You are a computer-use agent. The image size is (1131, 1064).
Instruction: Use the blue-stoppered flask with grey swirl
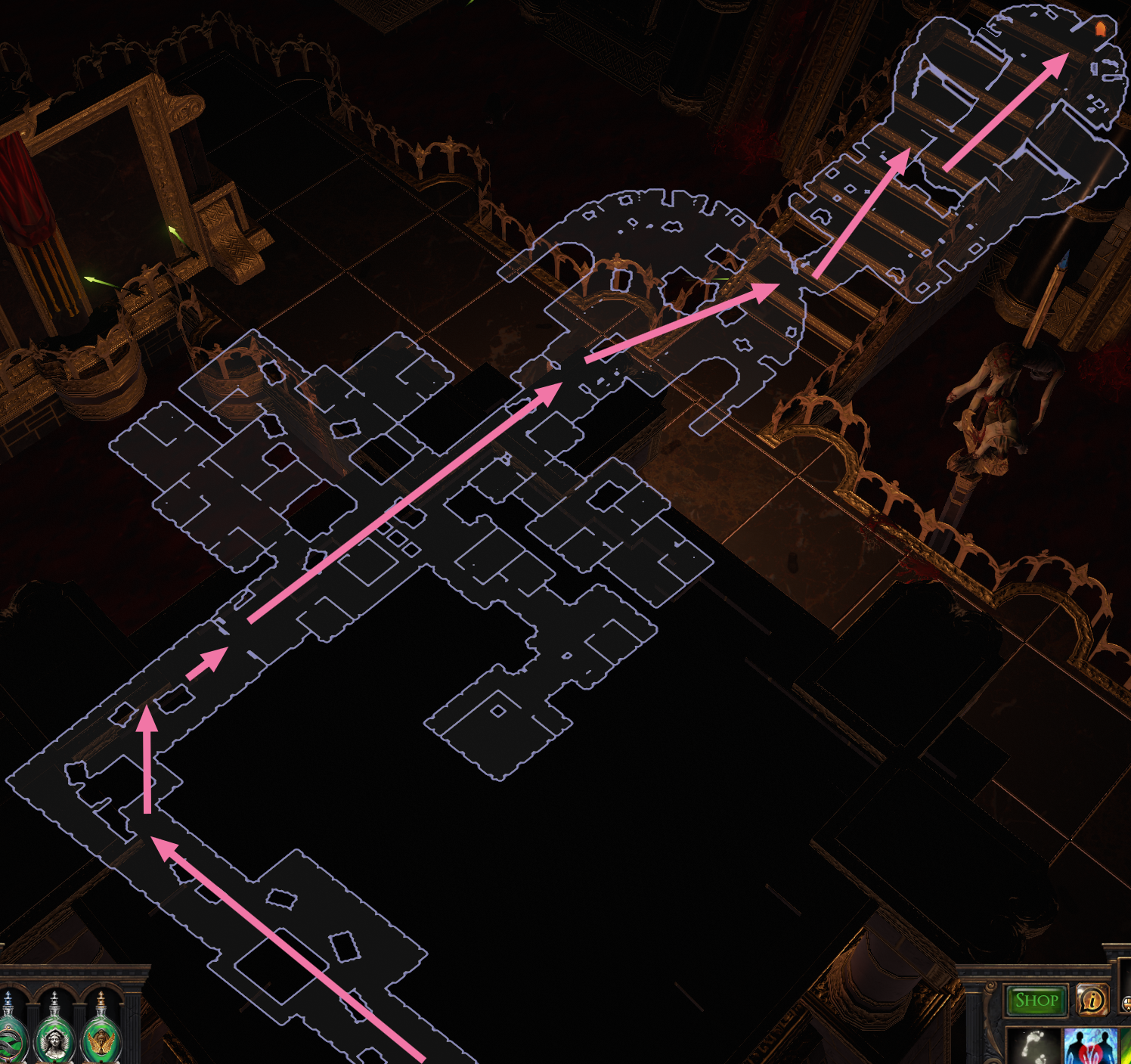(9, 1035)
